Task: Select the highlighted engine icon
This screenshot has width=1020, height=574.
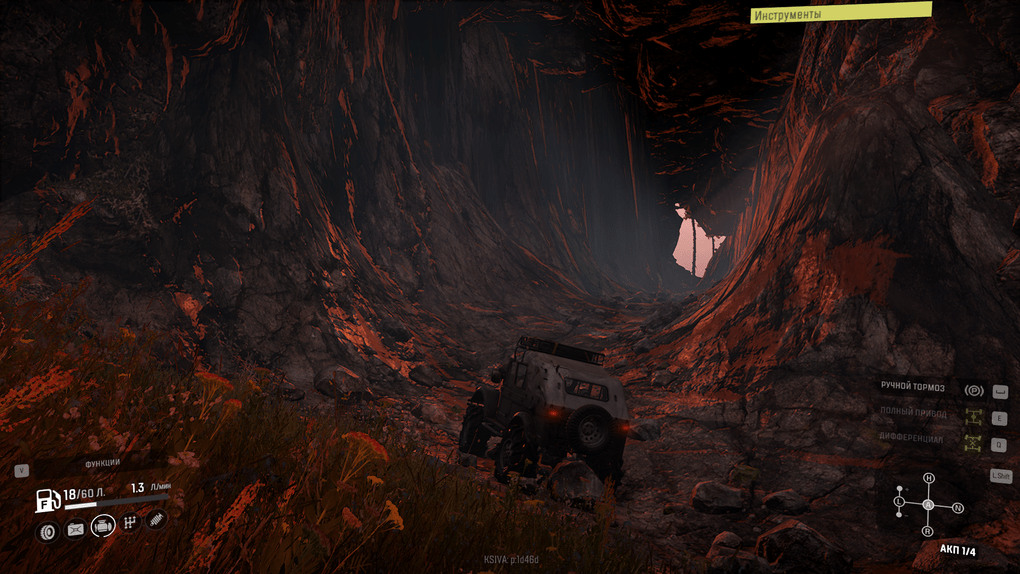Action: (103, 526)
